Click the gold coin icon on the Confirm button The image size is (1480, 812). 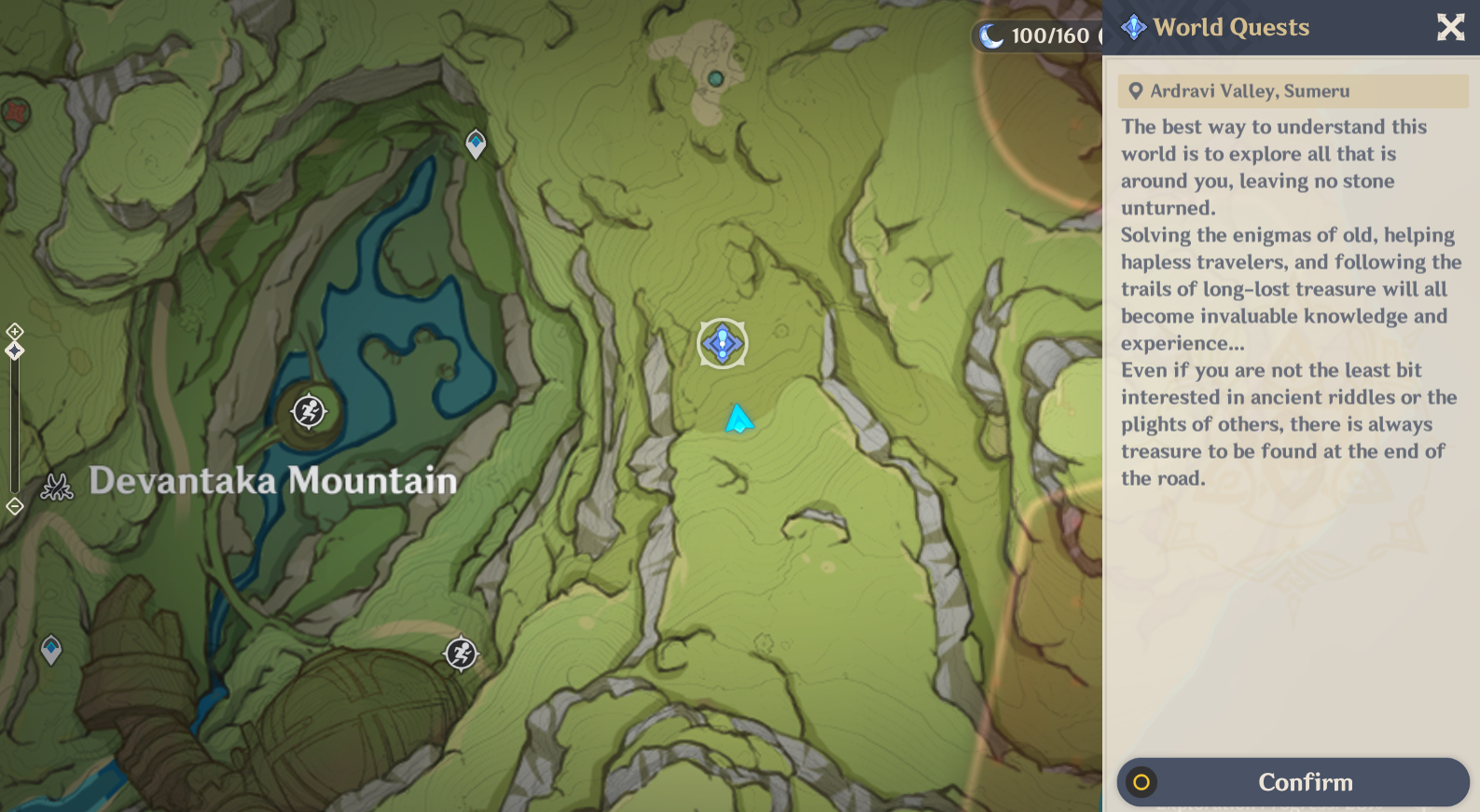(1143, 782)
